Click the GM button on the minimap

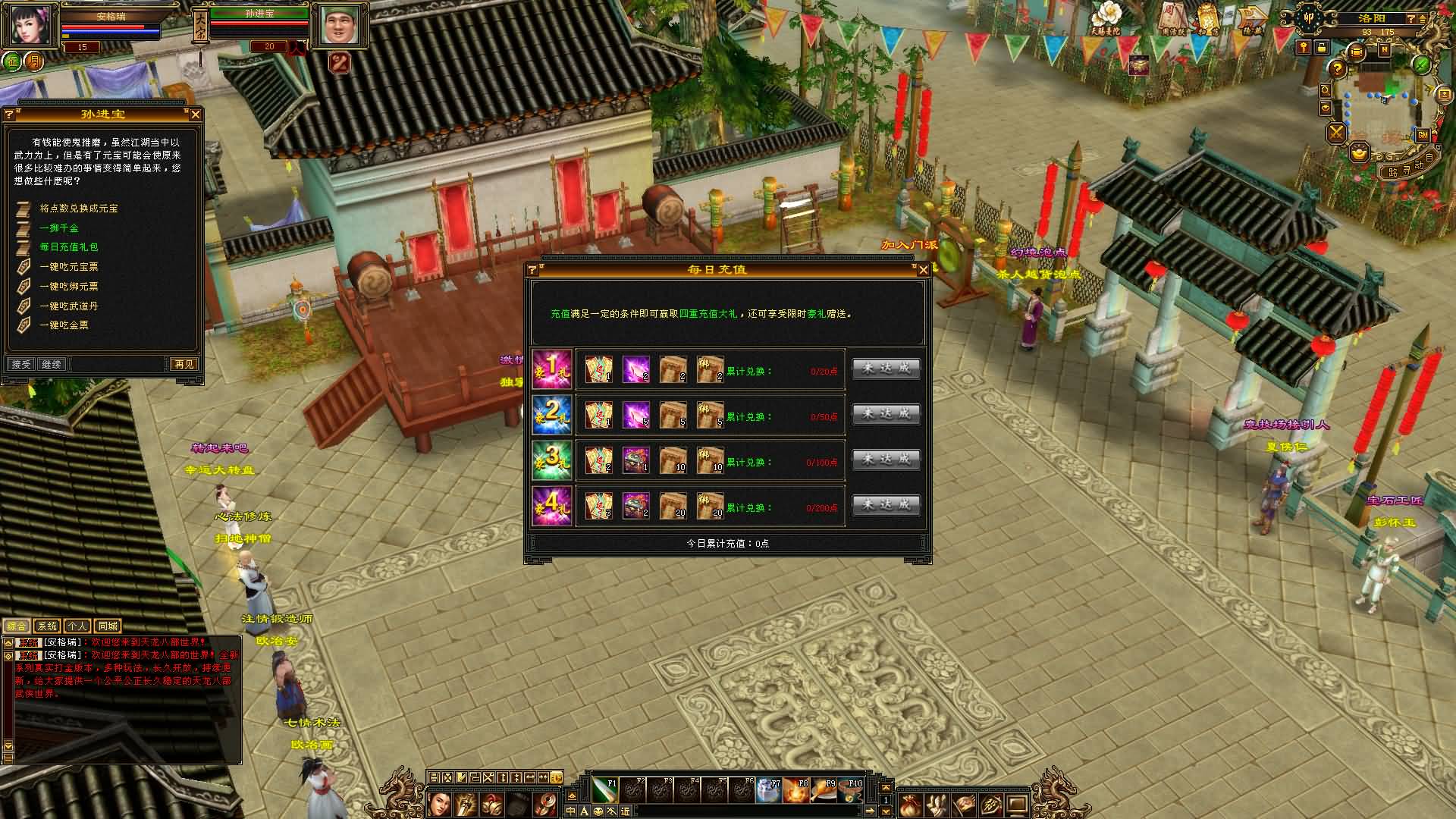coord(1423,135)
